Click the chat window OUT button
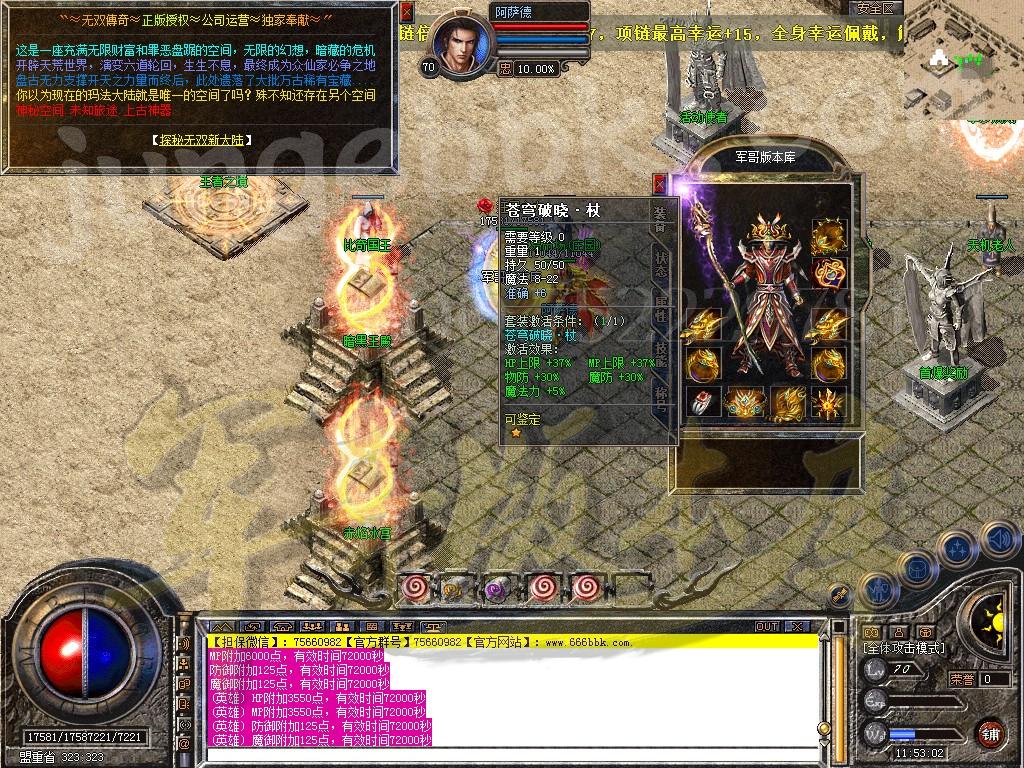 [x=767, y=626]
